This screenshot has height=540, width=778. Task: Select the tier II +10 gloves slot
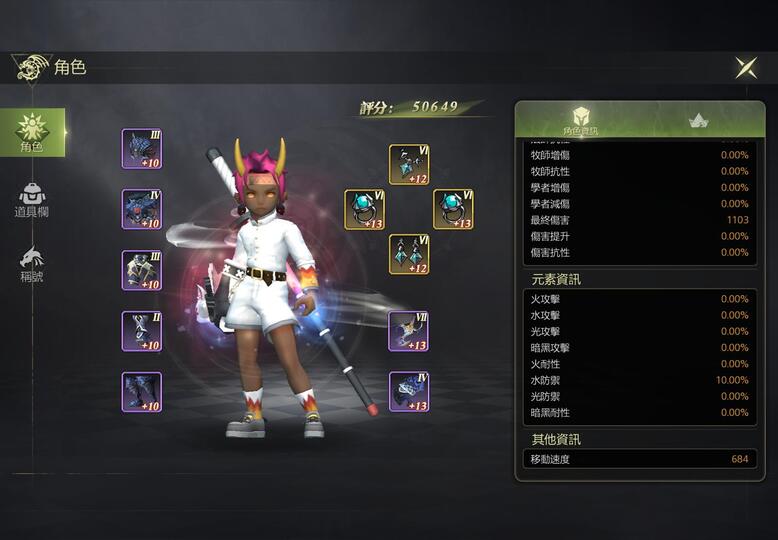142,331
